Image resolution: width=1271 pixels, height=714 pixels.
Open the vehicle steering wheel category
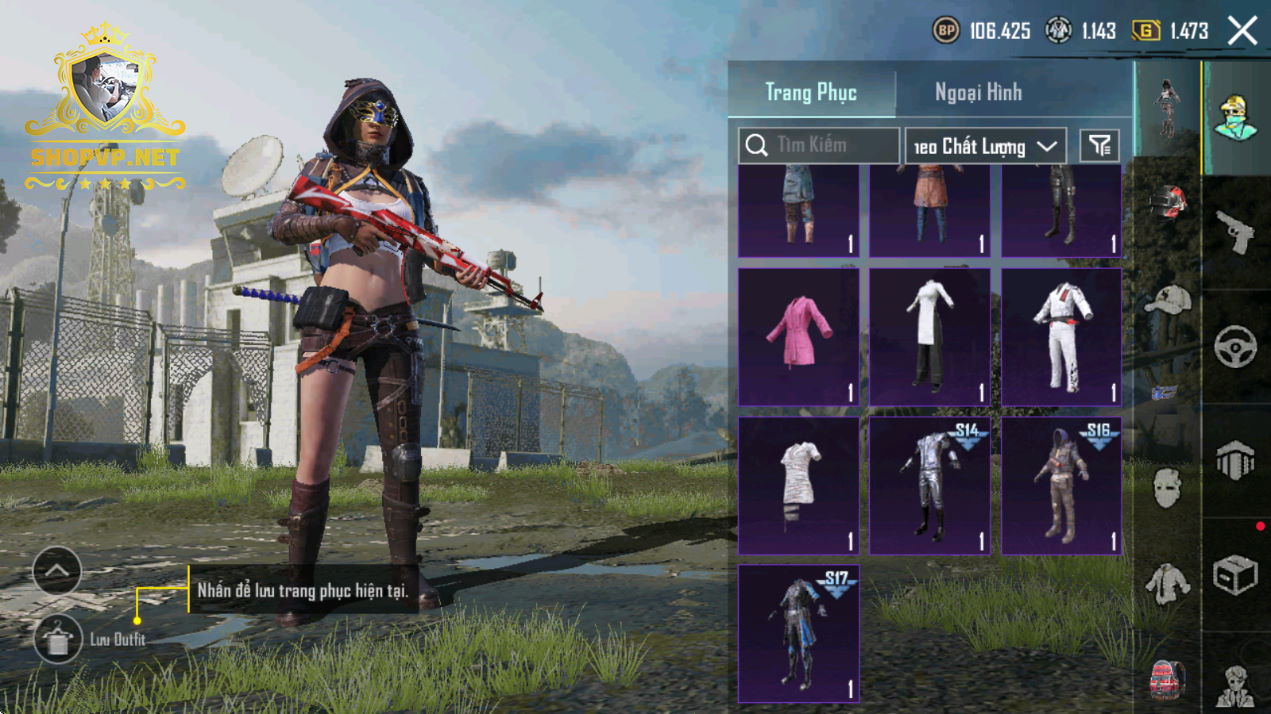pyautogui.click(x=1235, y=347)
